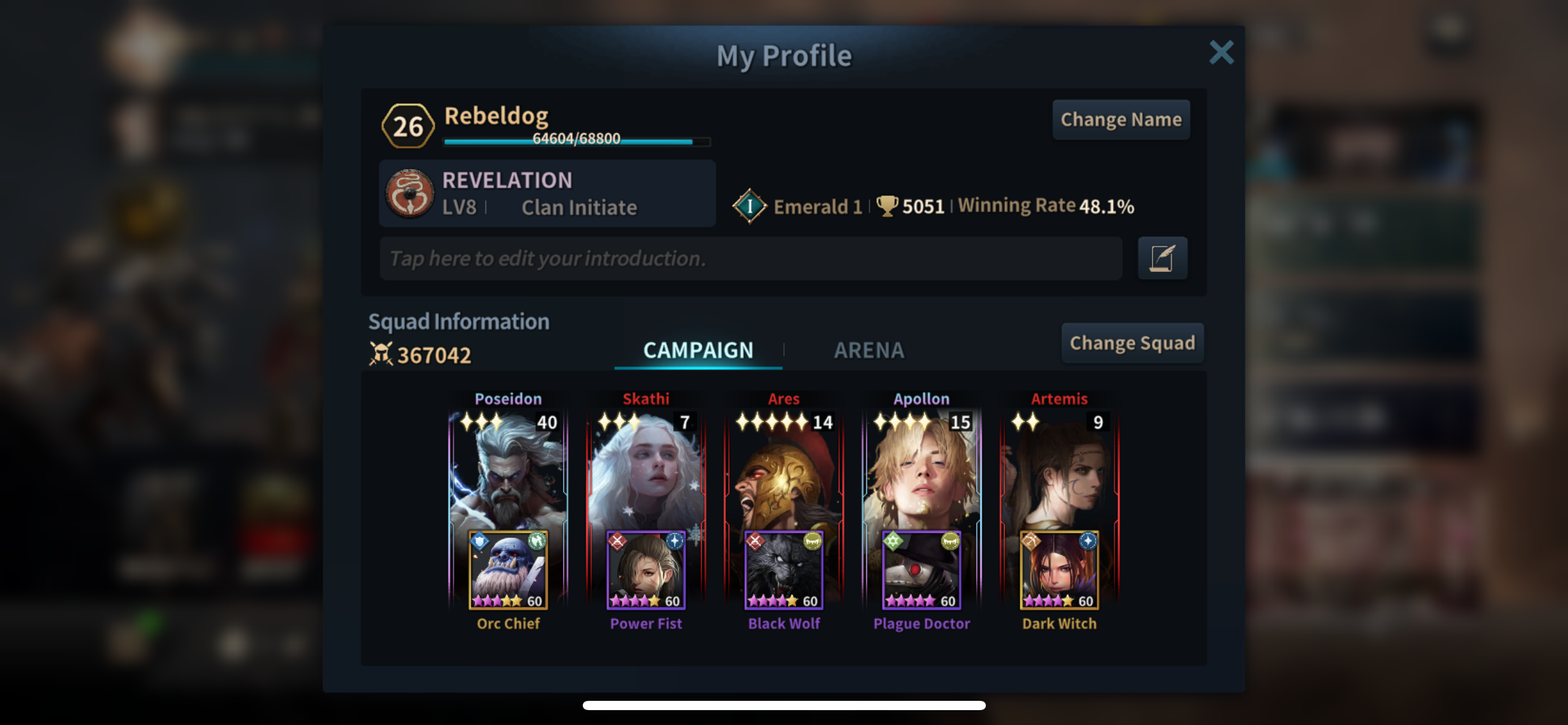This screenshot has height=725, width=1568.
Task: Tap the introduction text field
Action: (x=751, y=258)
